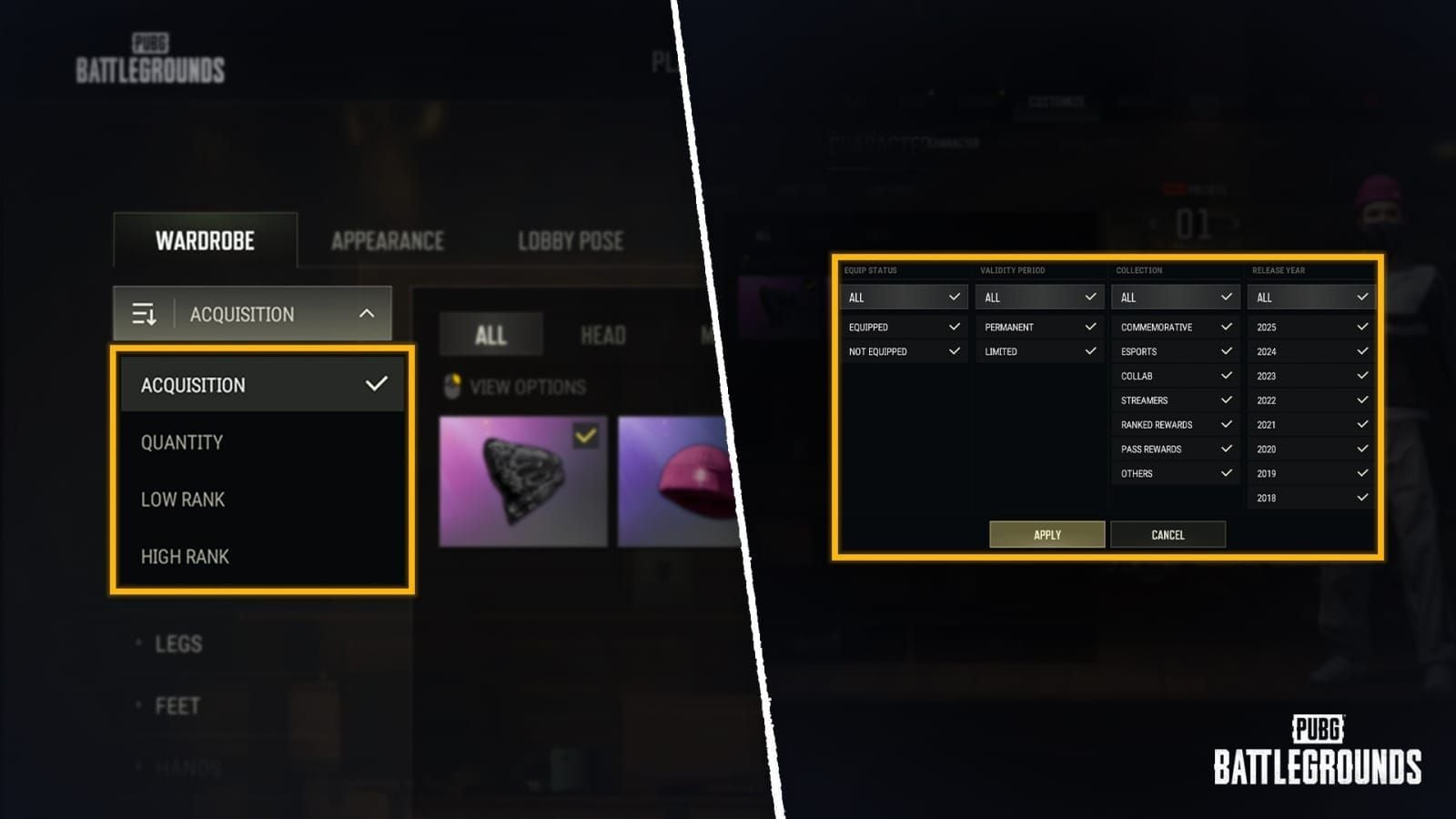Collapse the Acquisition sort dropdown chevron
The height and width of the screenshot is (819, 1456).
pyautogui.click(x=368, y=313)
